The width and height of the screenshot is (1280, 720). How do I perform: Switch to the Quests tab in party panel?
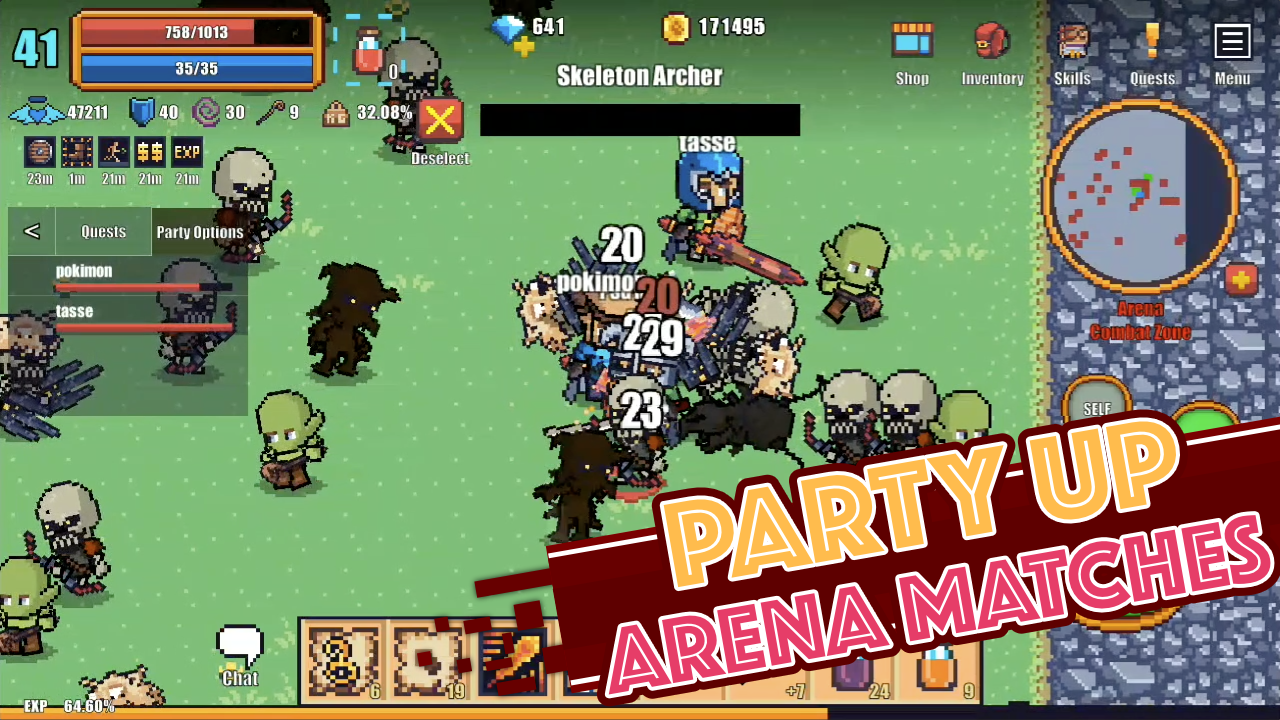(x=103, y=231)
